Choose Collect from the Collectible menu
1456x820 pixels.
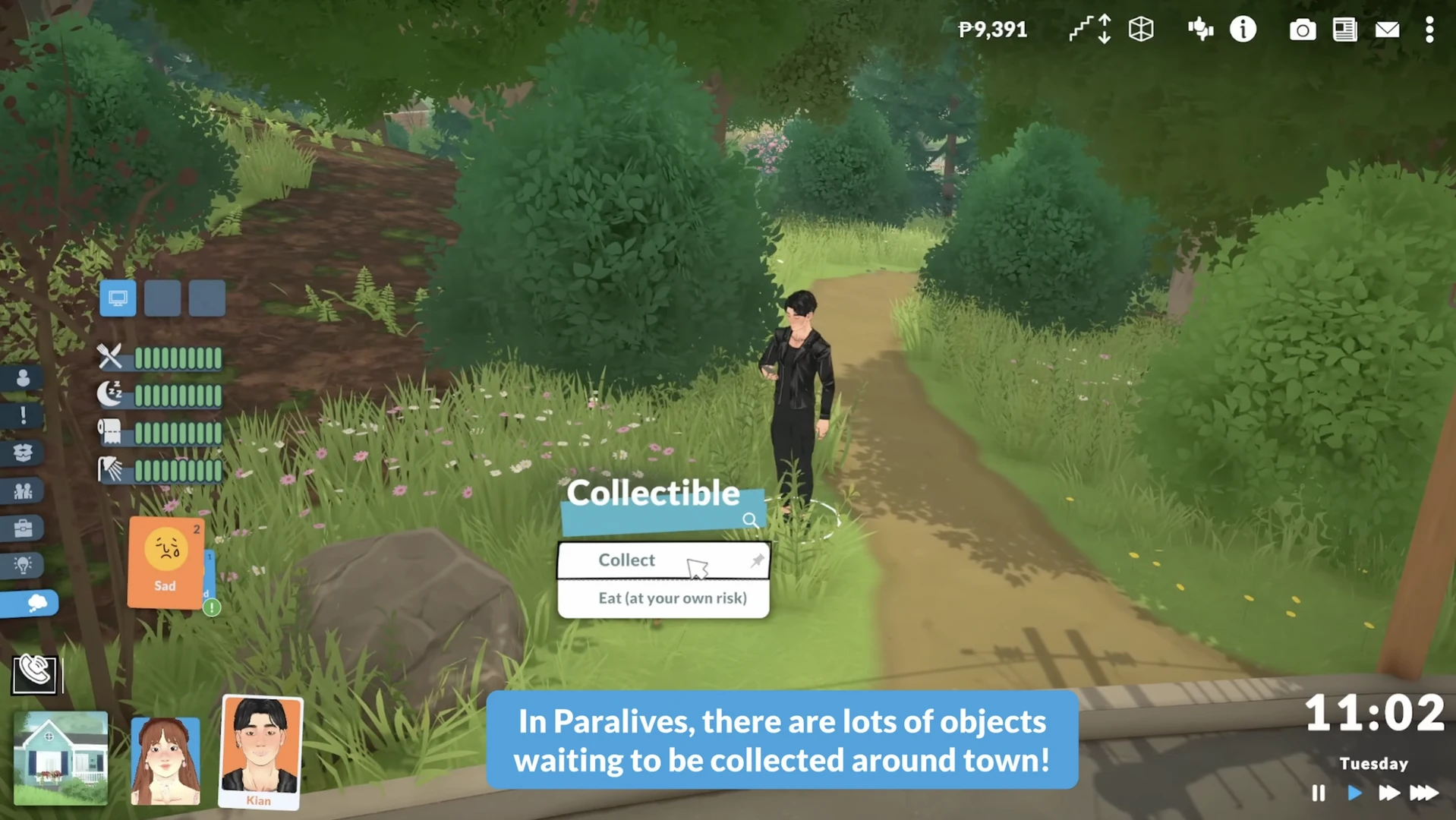click(x=627, y=560)
